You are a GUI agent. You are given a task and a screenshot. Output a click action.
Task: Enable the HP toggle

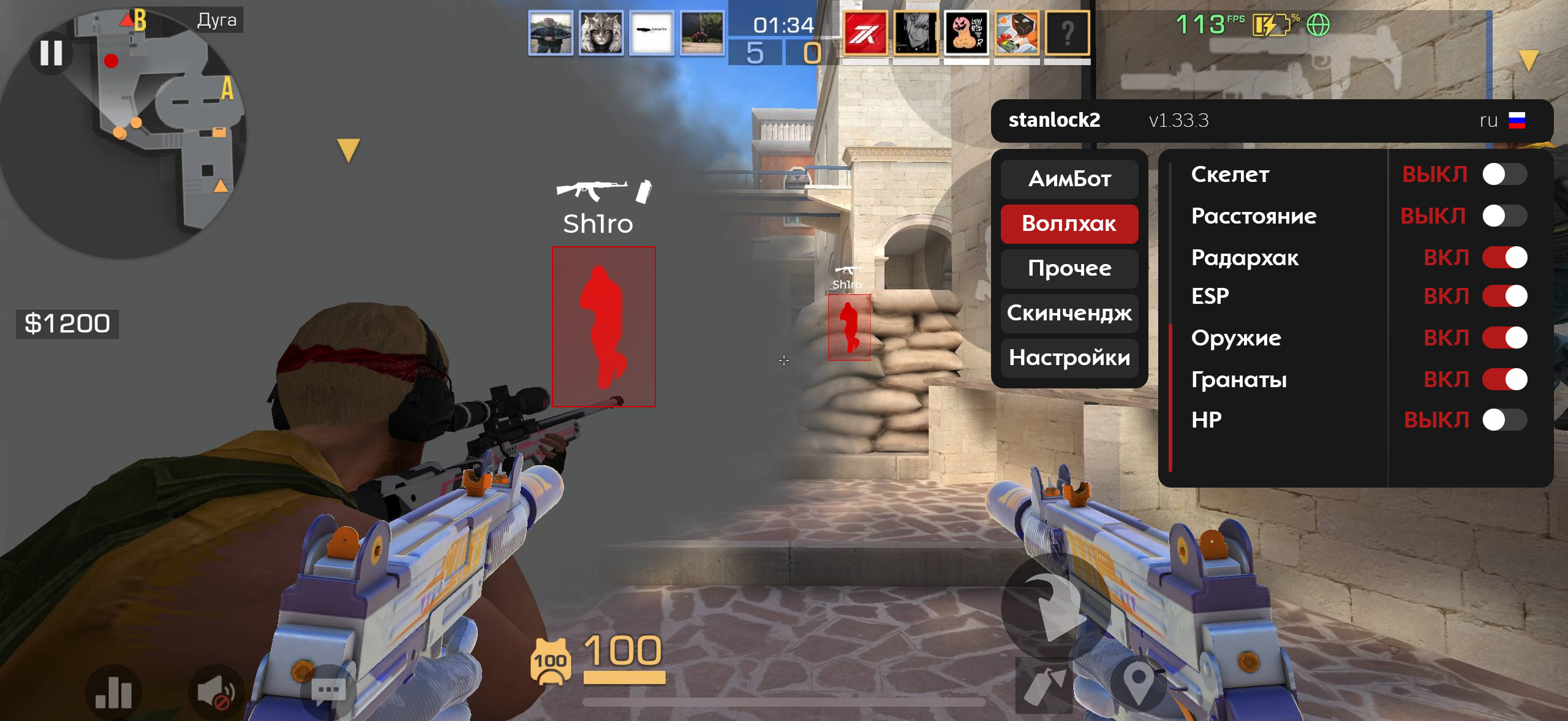(1504, 420)
